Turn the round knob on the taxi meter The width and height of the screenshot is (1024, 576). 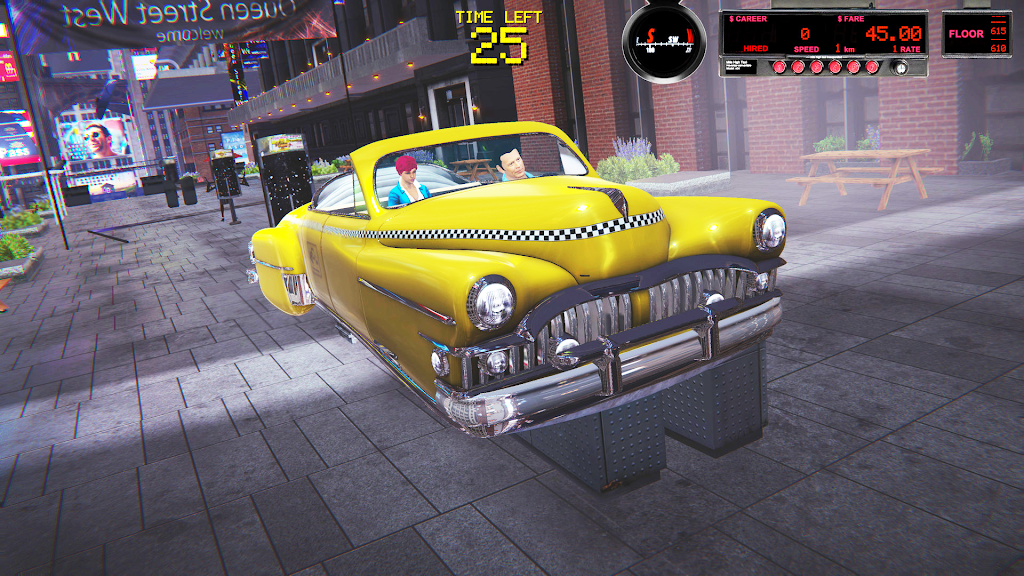899,67
